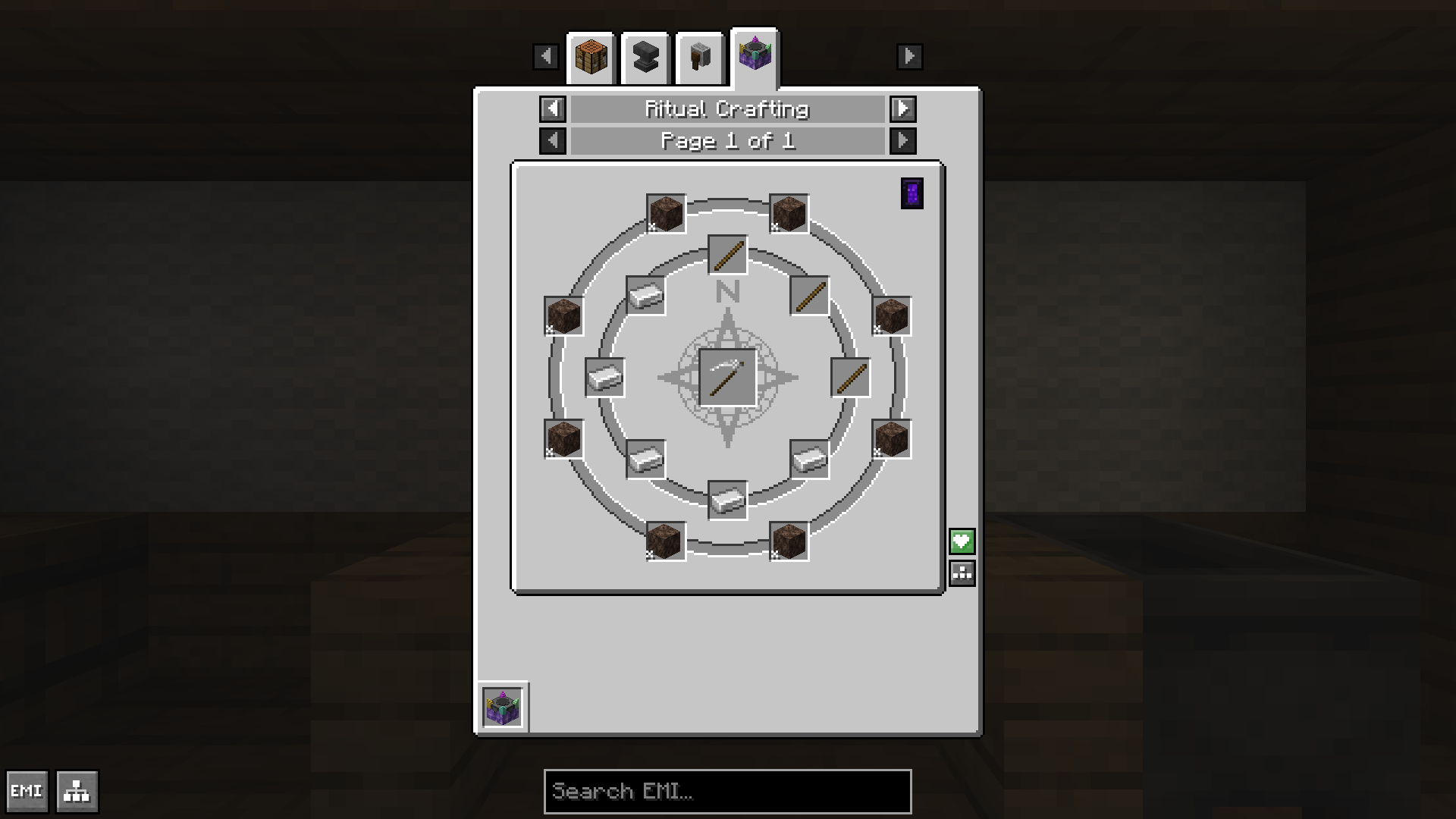Favorite this recipe with the green heart
Viewport: 1456px width, 819px height.
tap(962, 541)
